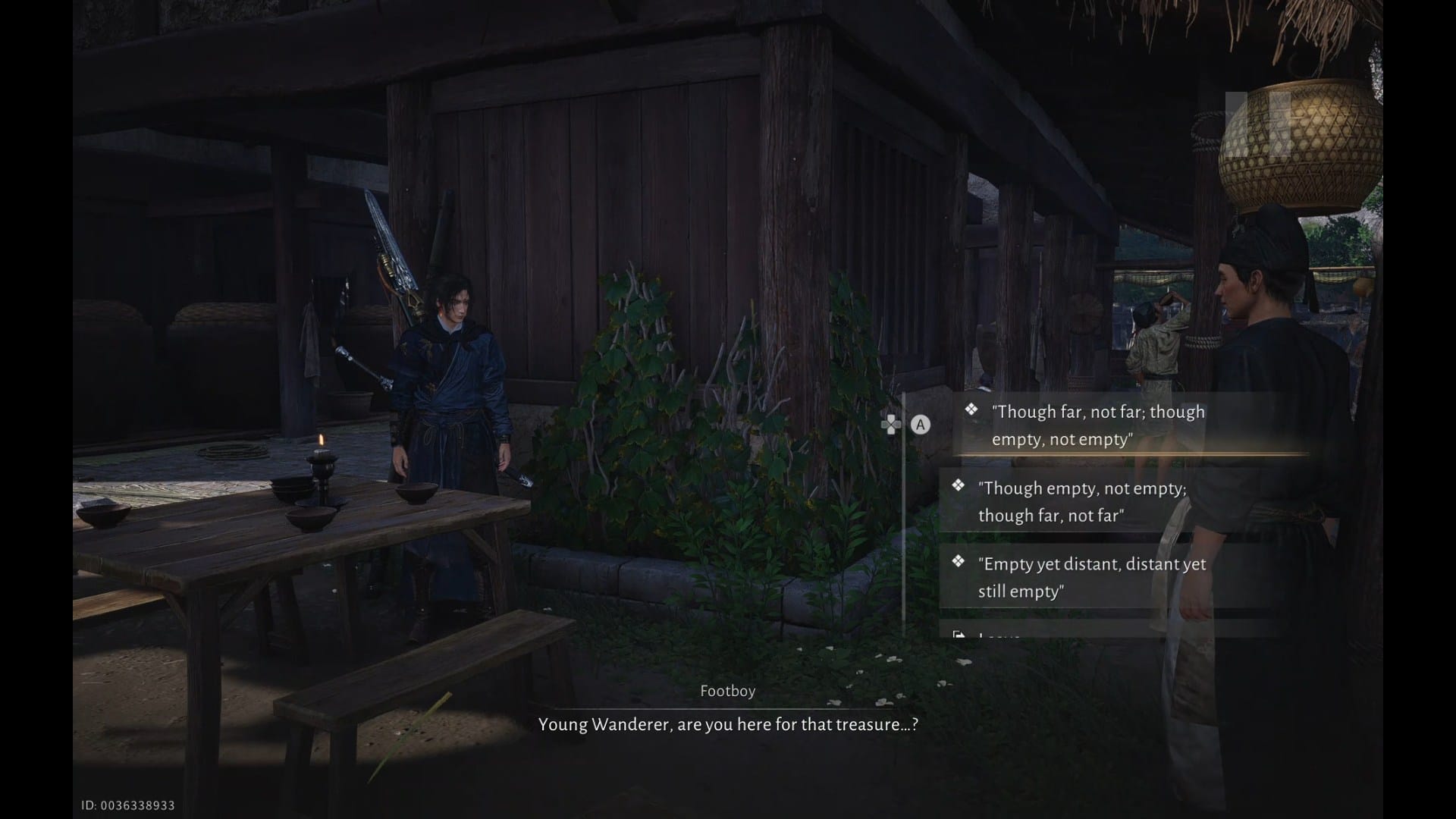Click the translucent pause icon overlay
This screenshot has height=819, width=1456.
(x=1257, y=124)
